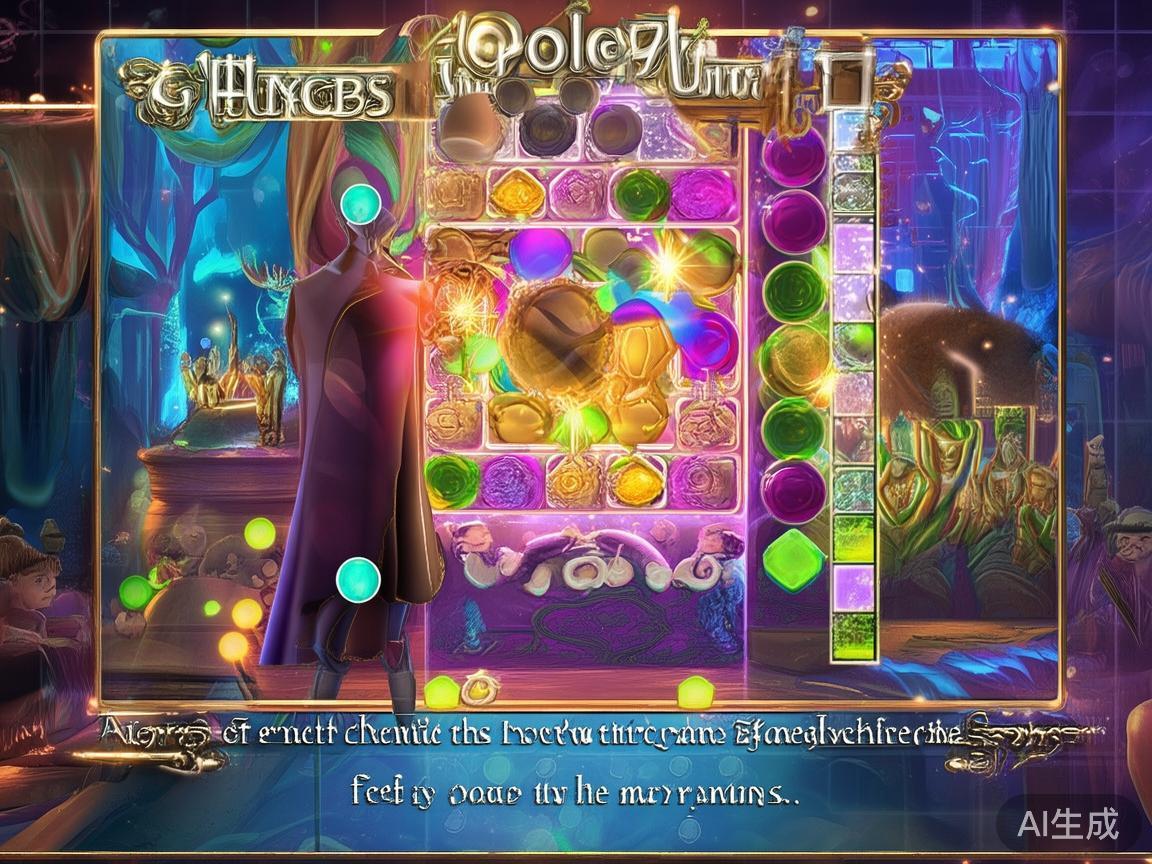Image resolution: width=1152 pixels, height=864 pixels.
Task: Choose the gold orb in the side column
Action: (x=795, y=356)
